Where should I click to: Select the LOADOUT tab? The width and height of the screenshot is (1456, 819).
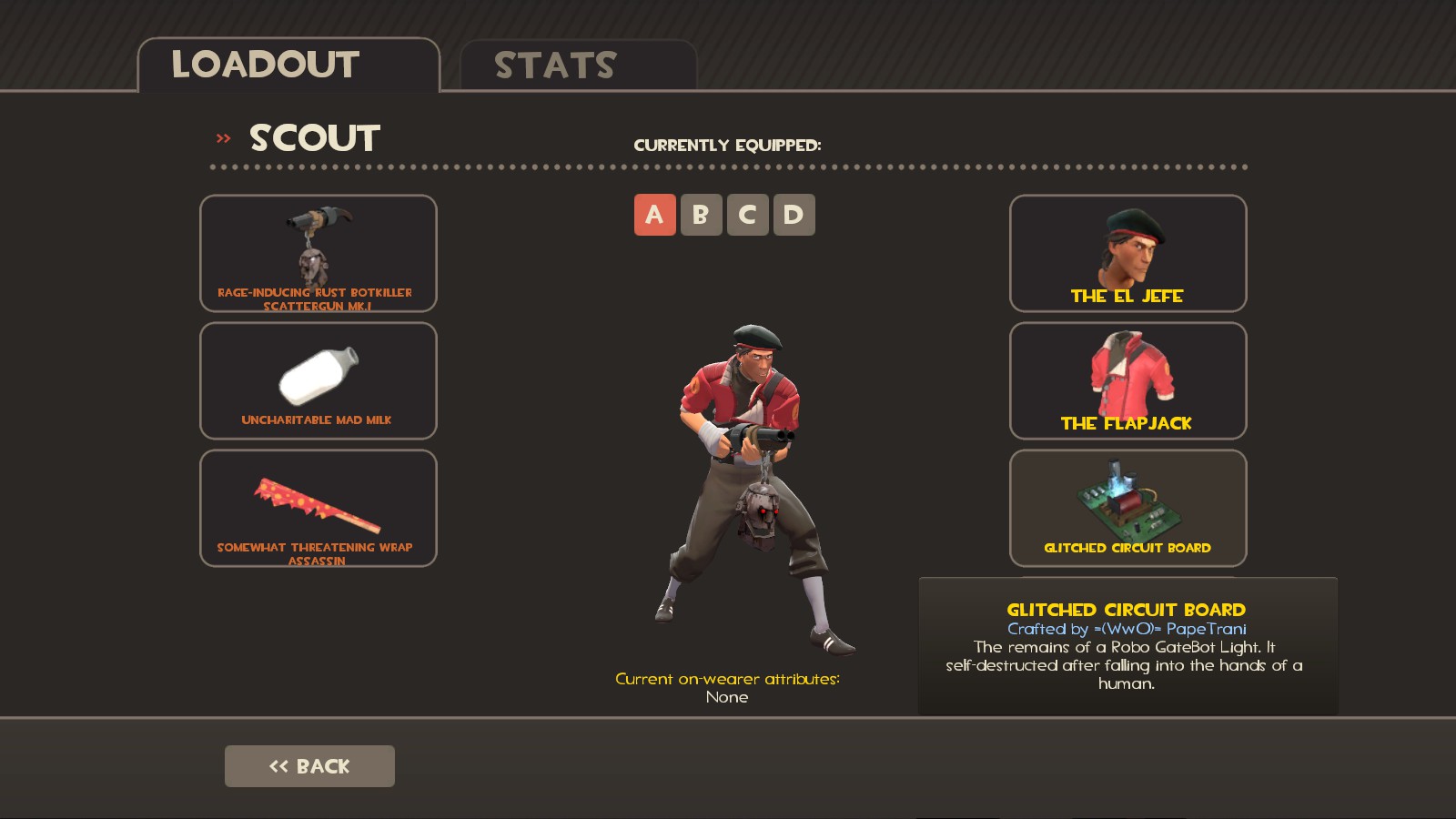click(x=264, y=65)
